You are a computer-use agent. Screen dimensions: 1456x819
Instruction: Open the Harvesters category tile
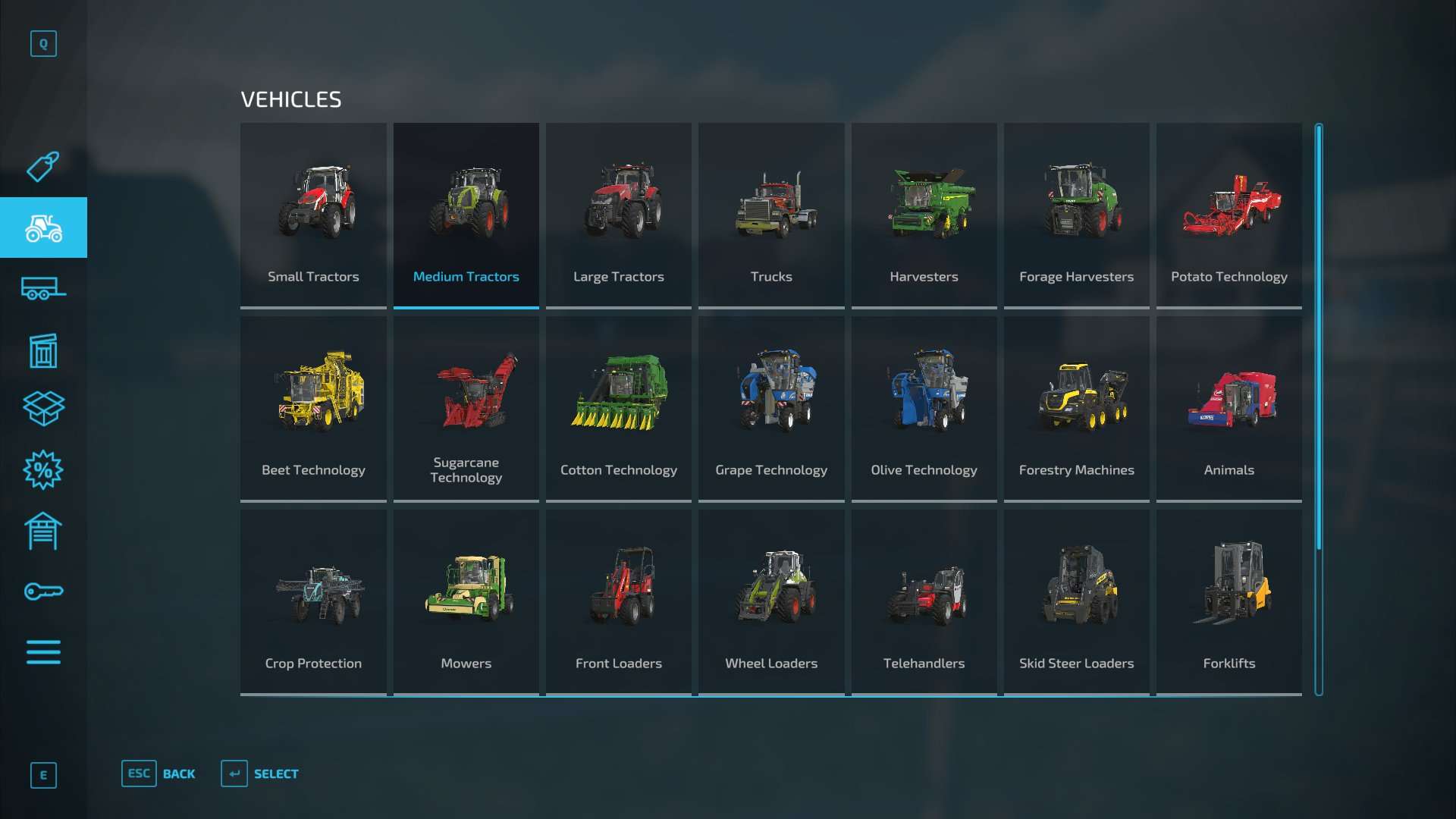[924, 215]
